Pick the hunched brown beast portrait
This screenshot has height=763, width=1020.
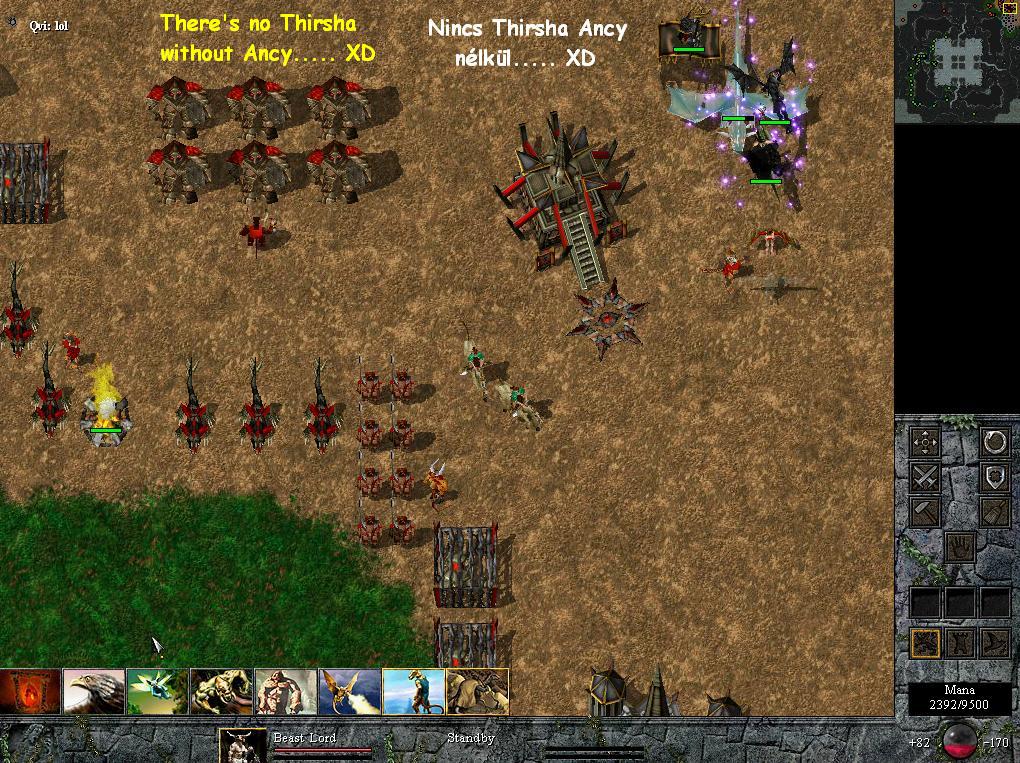click(478, 691)
